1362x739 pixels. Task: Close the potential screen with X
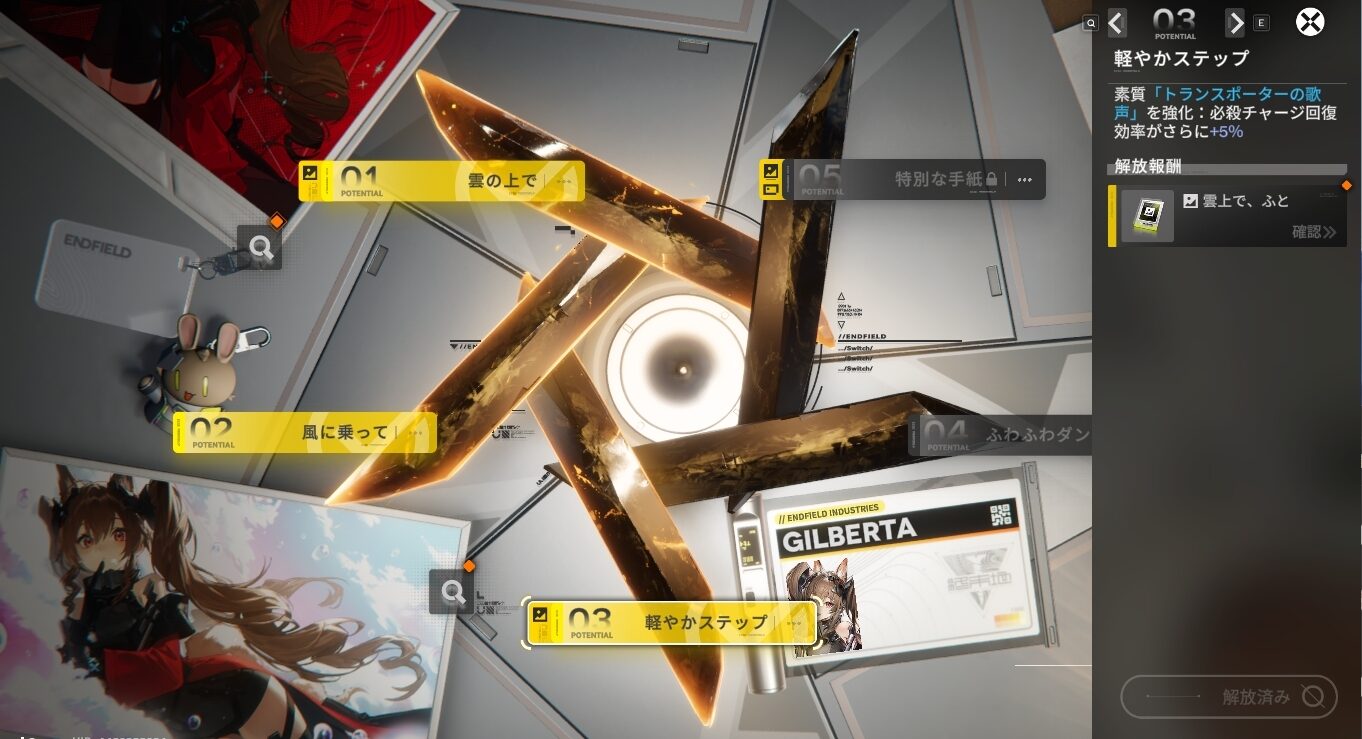click(1310, 22)
